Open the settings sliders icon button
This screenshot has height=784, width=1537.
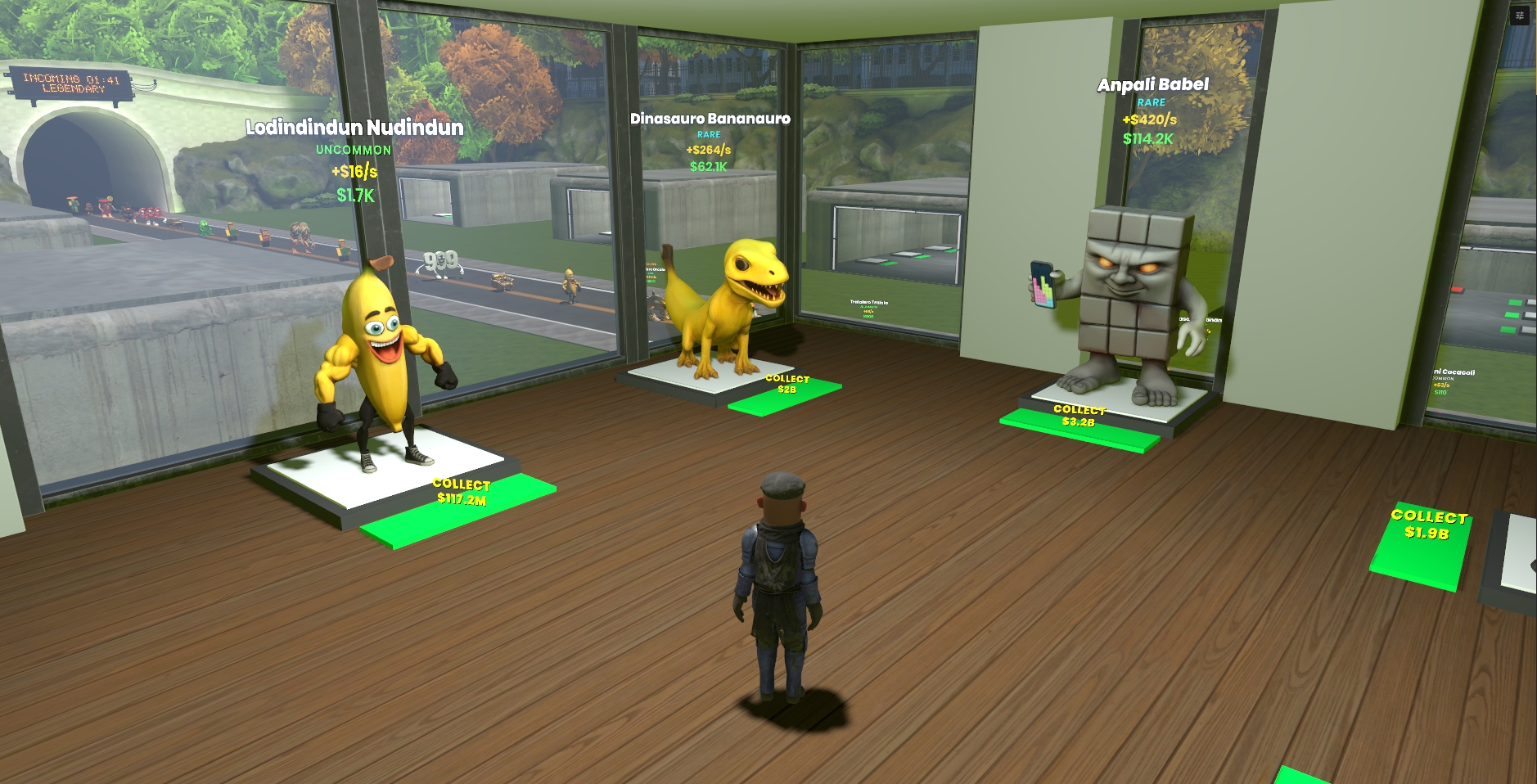click(x=1520, y=16)
